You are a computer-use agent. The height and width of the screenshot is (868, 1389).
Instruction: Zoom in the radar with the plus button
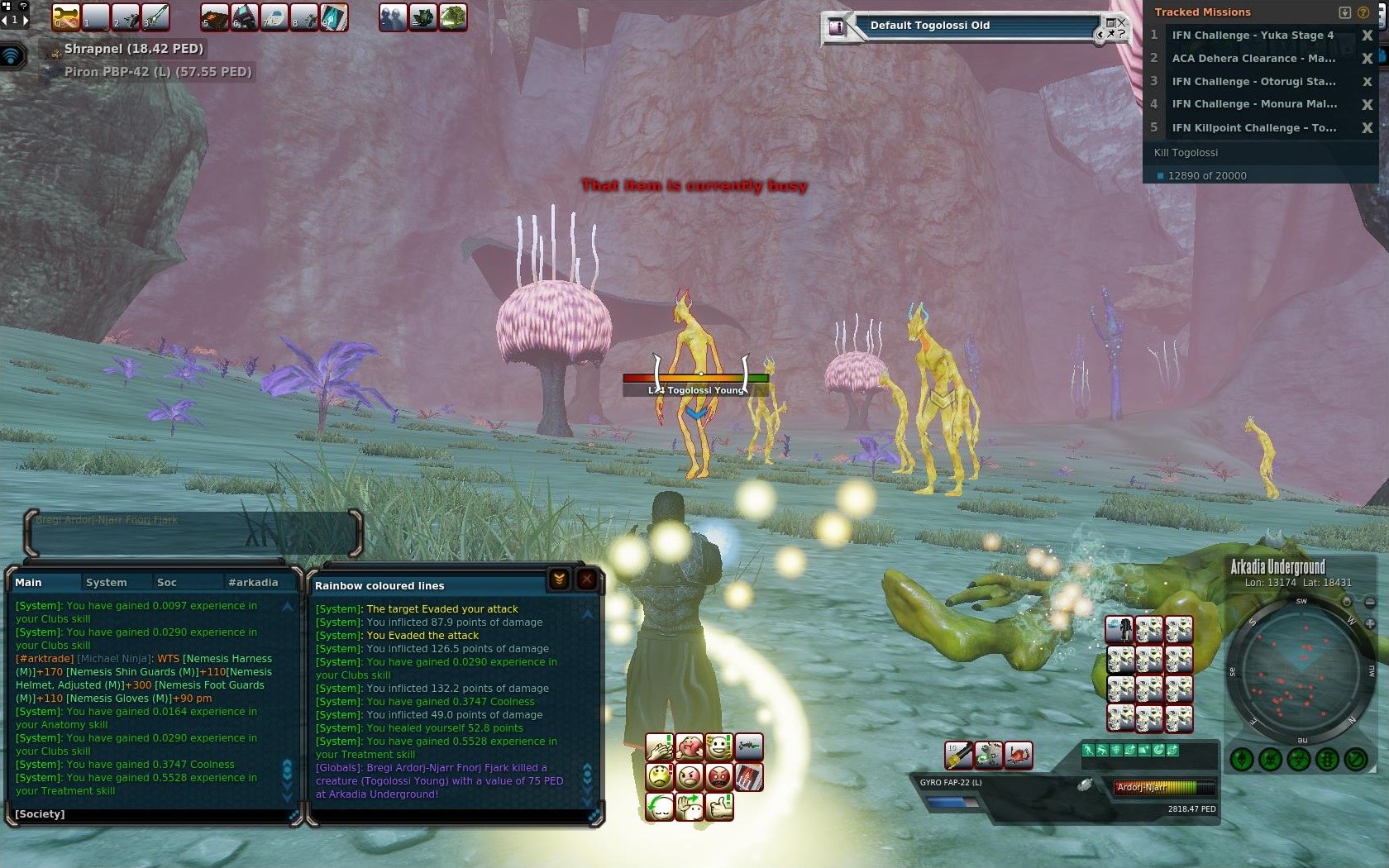pyautogui.click(x=1370, y=623)
